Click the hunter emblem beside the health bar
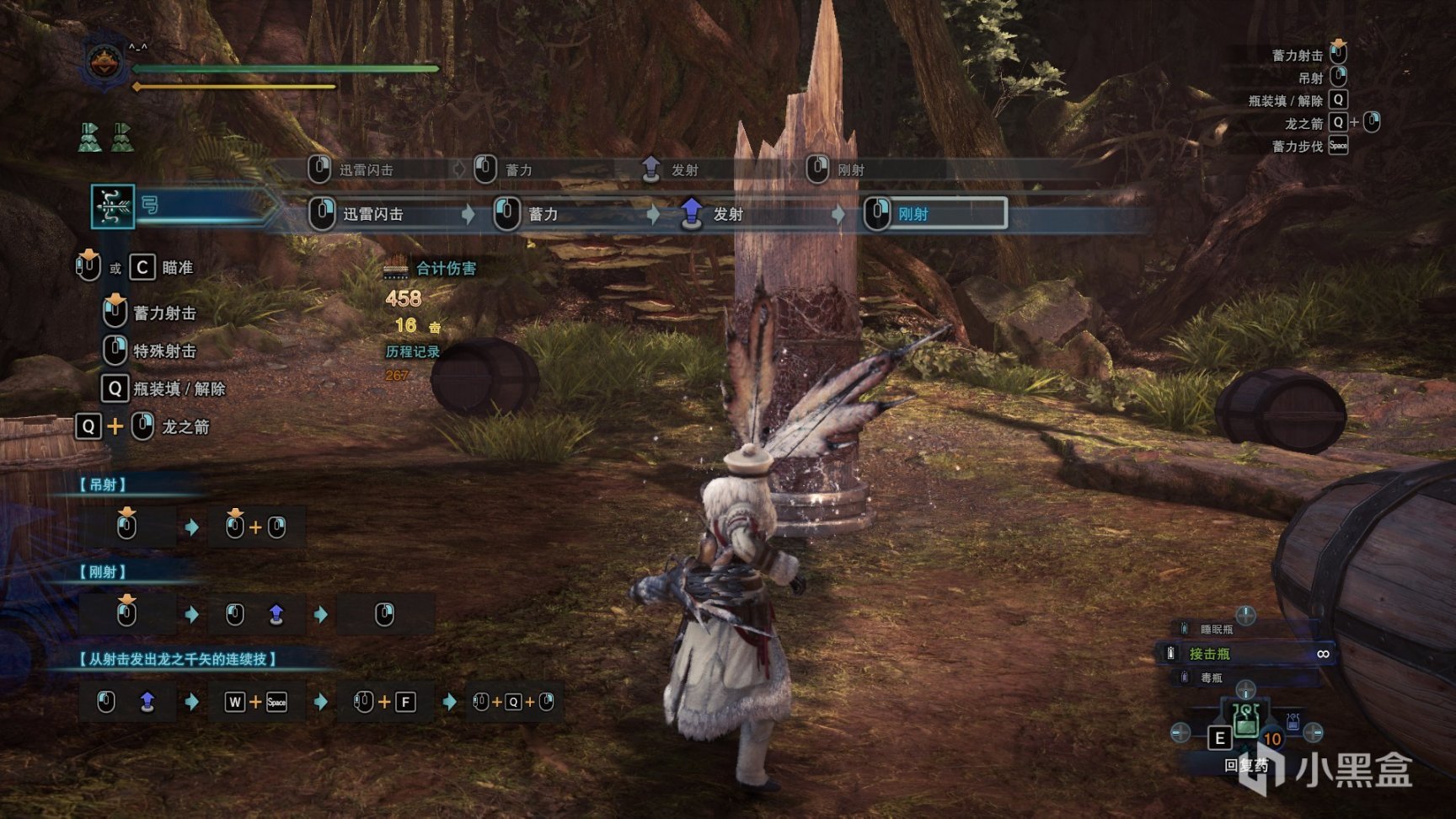The width and height of the screenshot is (1456, 819). [104, 64]
